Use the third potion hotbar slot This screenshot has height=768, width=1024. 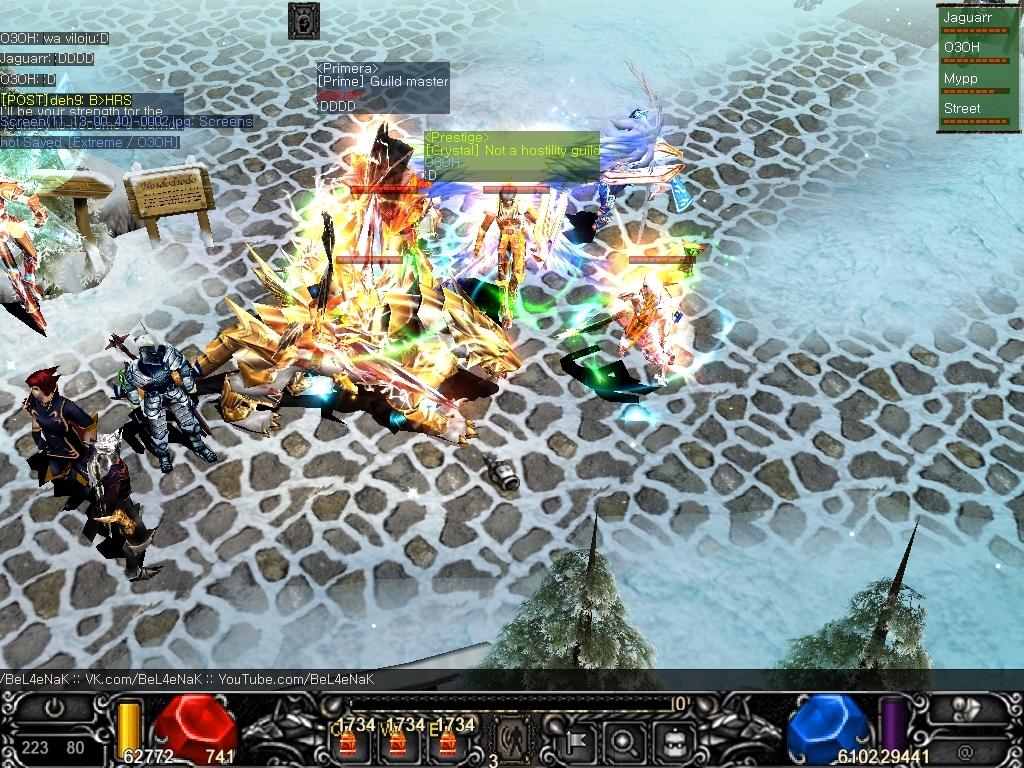click(x=449, y=741)
